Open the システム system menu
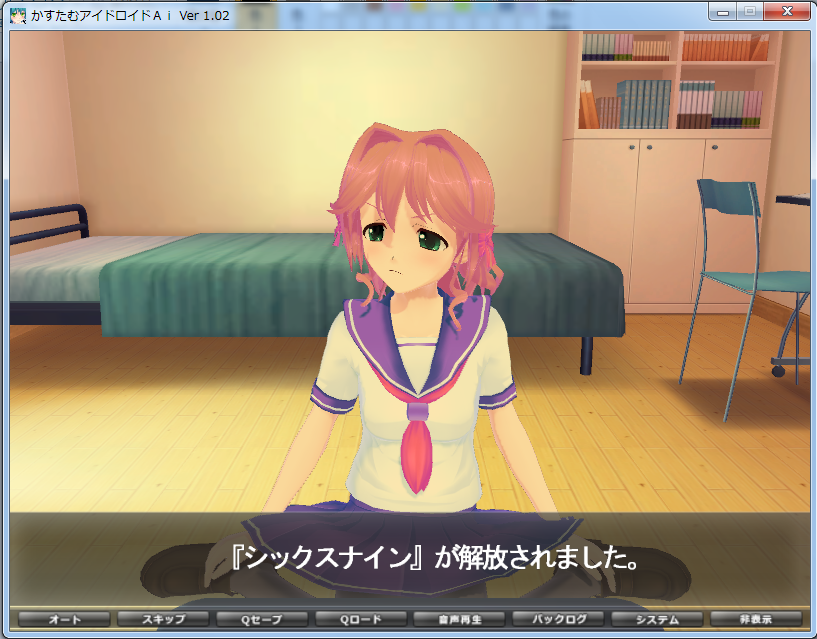Screen dimensions: 817x639 point(656,620)
